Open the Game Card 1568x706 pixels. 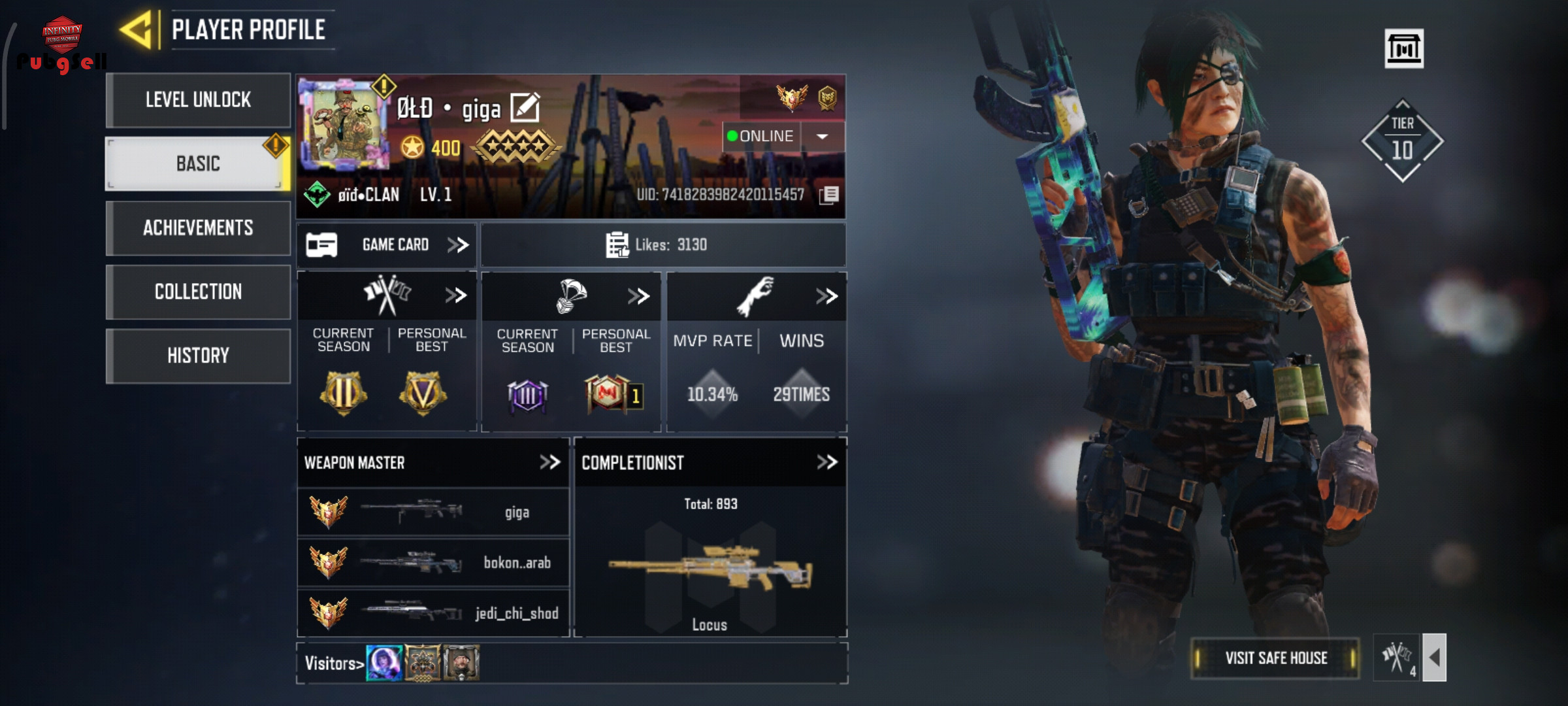coord(387,244)
